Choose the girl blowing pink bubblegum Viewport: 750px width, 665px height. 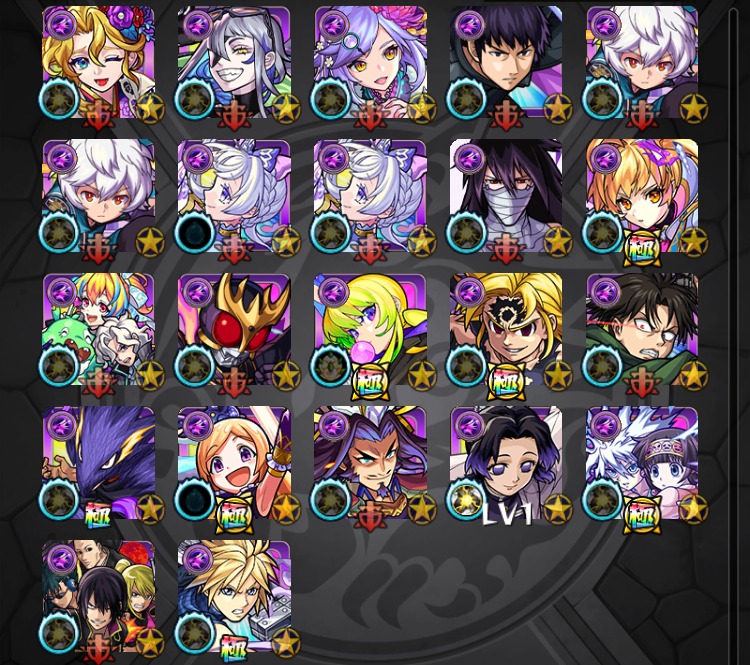click(x=370, y=330)
